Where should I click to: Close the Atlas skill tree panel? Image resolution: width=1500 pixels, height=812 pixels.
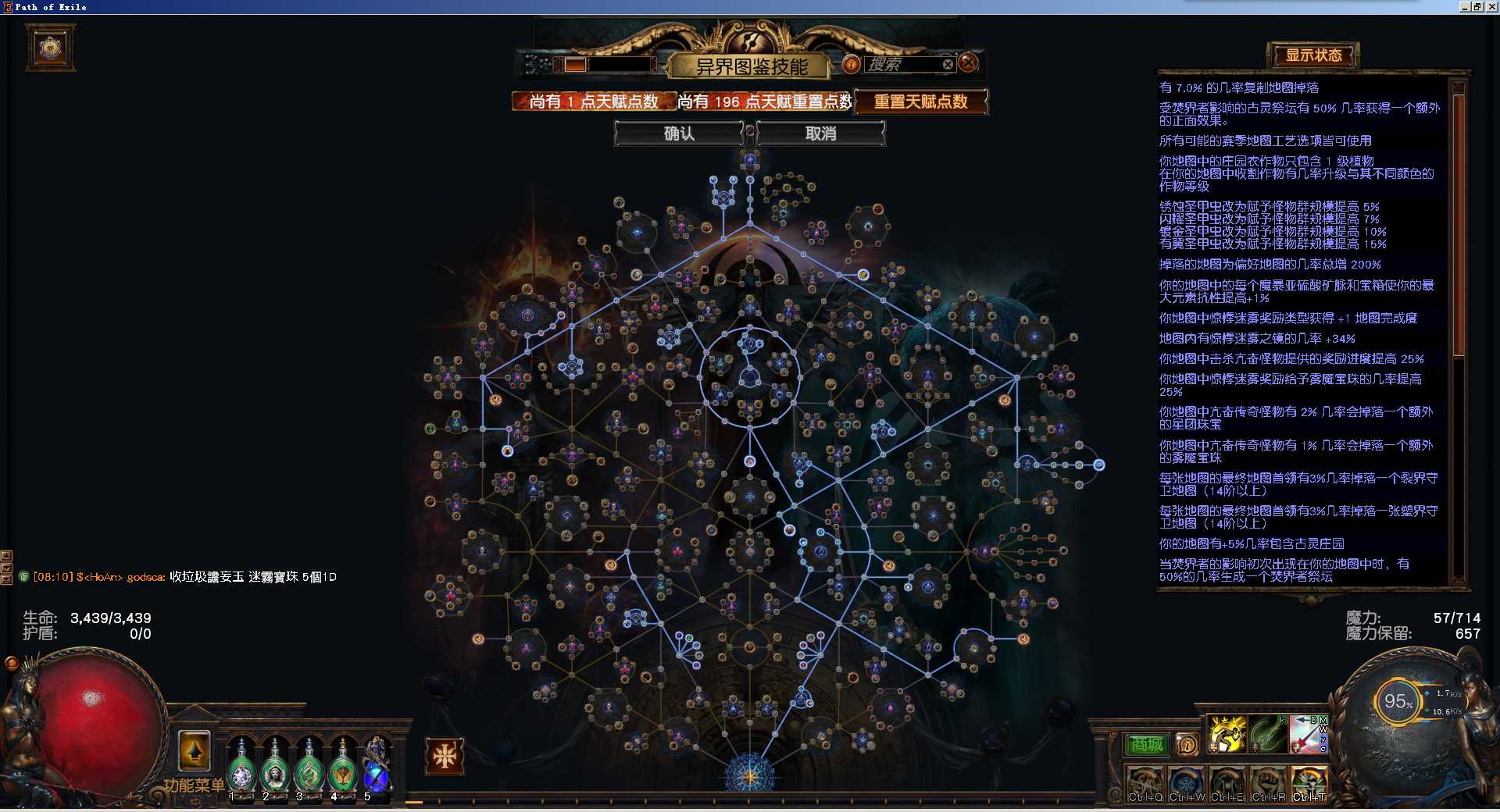(x=968, y=63)
